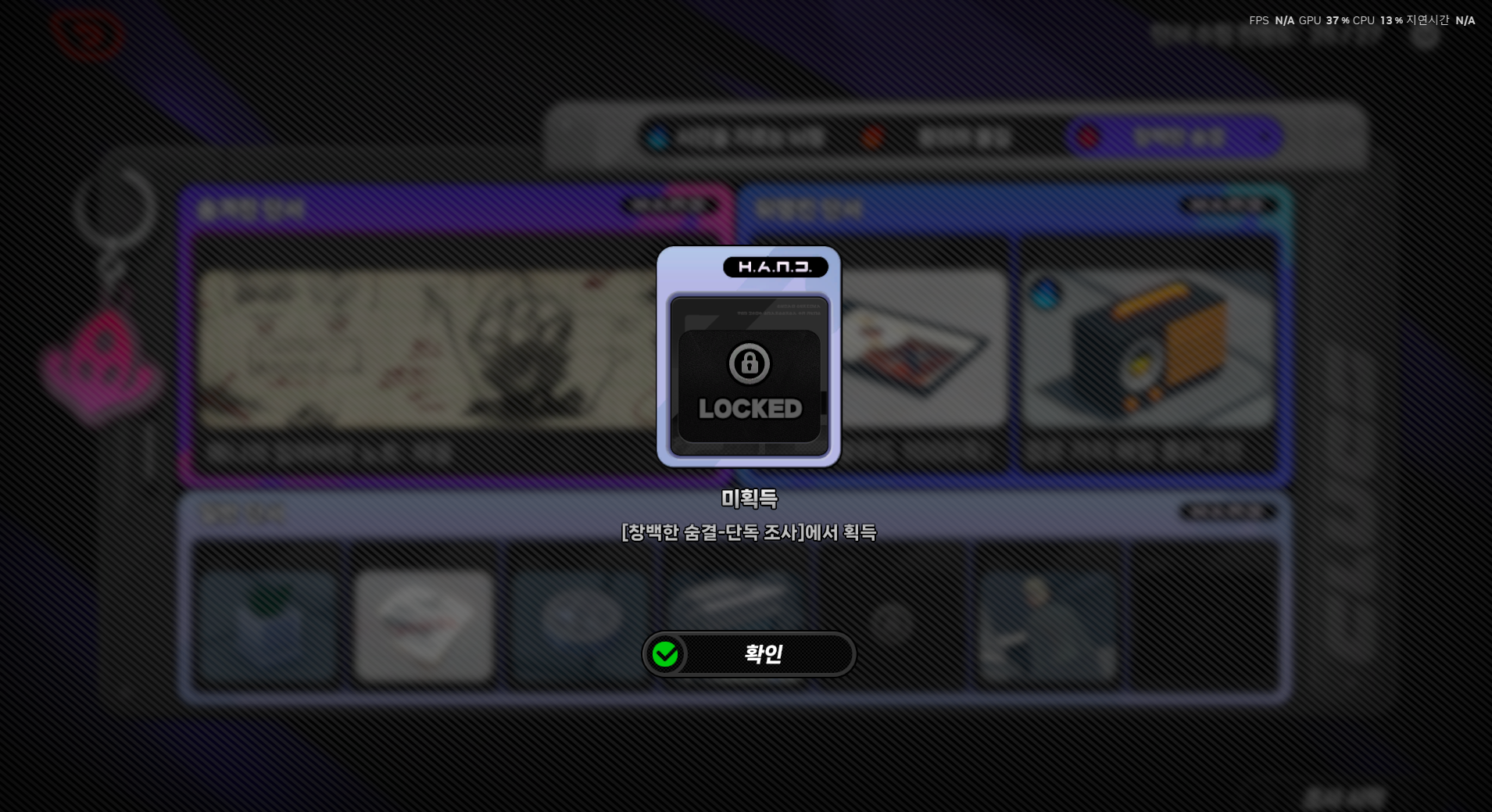Select the LOCKED collectible card artwork
The width and height of the screenshot is (1492, 812).
748,375
